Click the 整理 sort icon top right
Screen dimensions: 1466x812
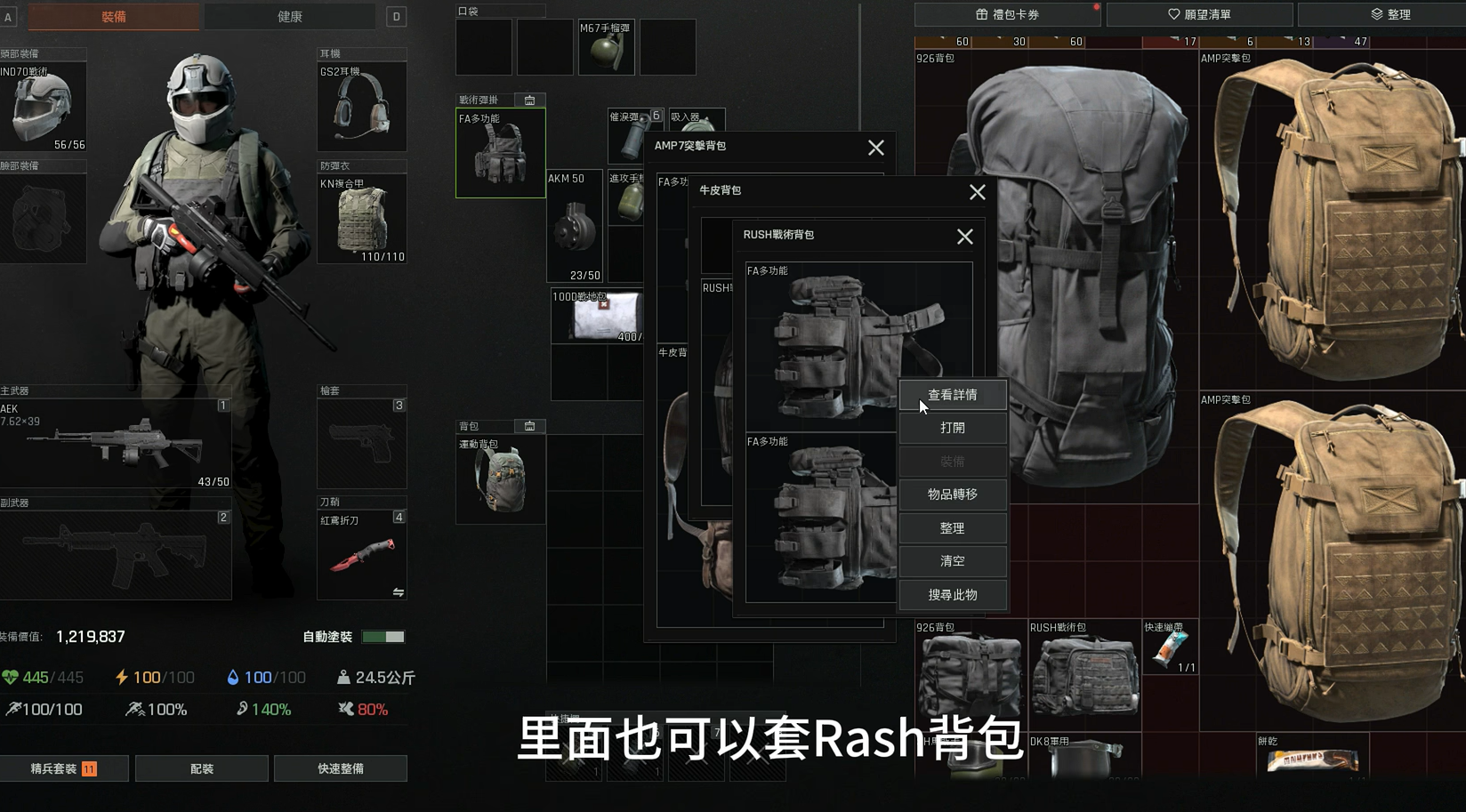point(1391,14)
